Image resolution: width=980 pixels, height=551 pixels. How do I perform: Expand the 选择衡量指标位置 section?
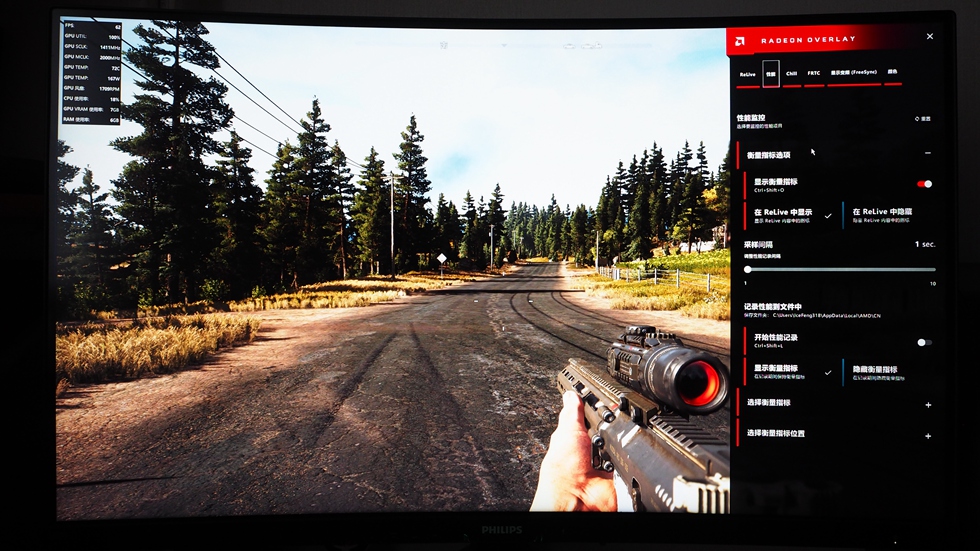(928, 435)
